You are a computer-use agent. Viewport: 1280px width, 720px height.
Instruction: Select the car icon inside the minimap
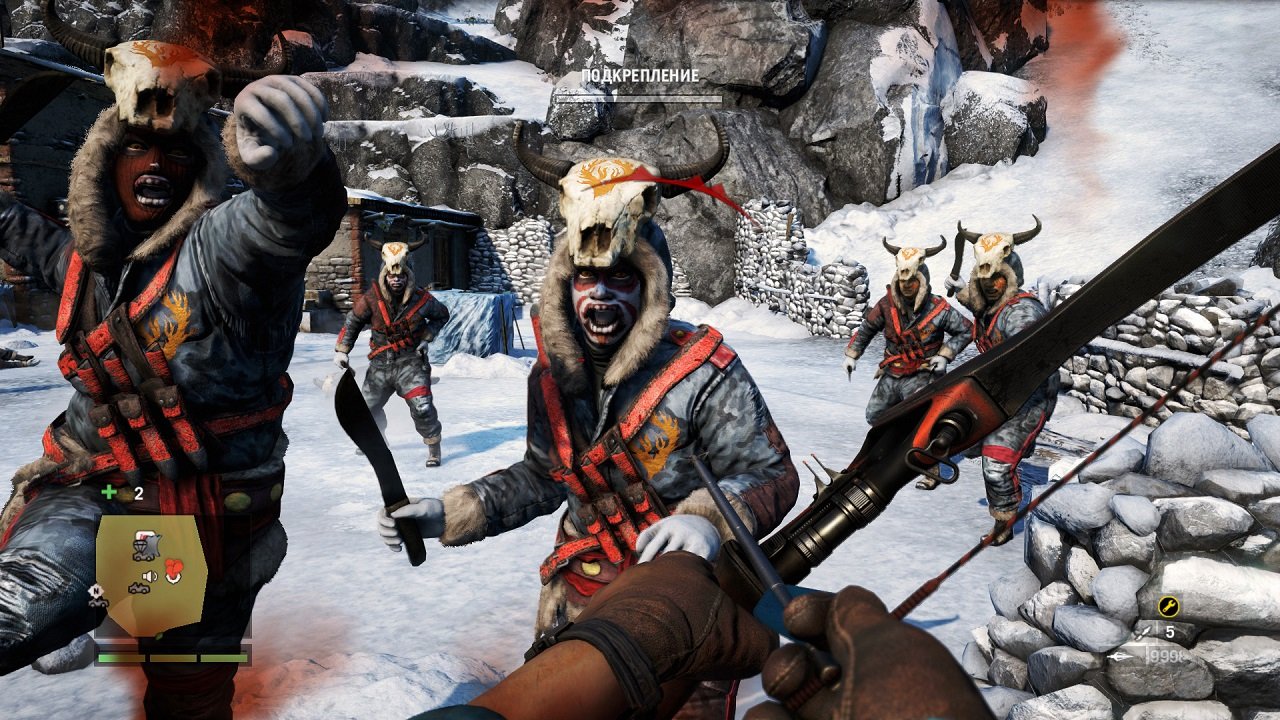(140, 587)
